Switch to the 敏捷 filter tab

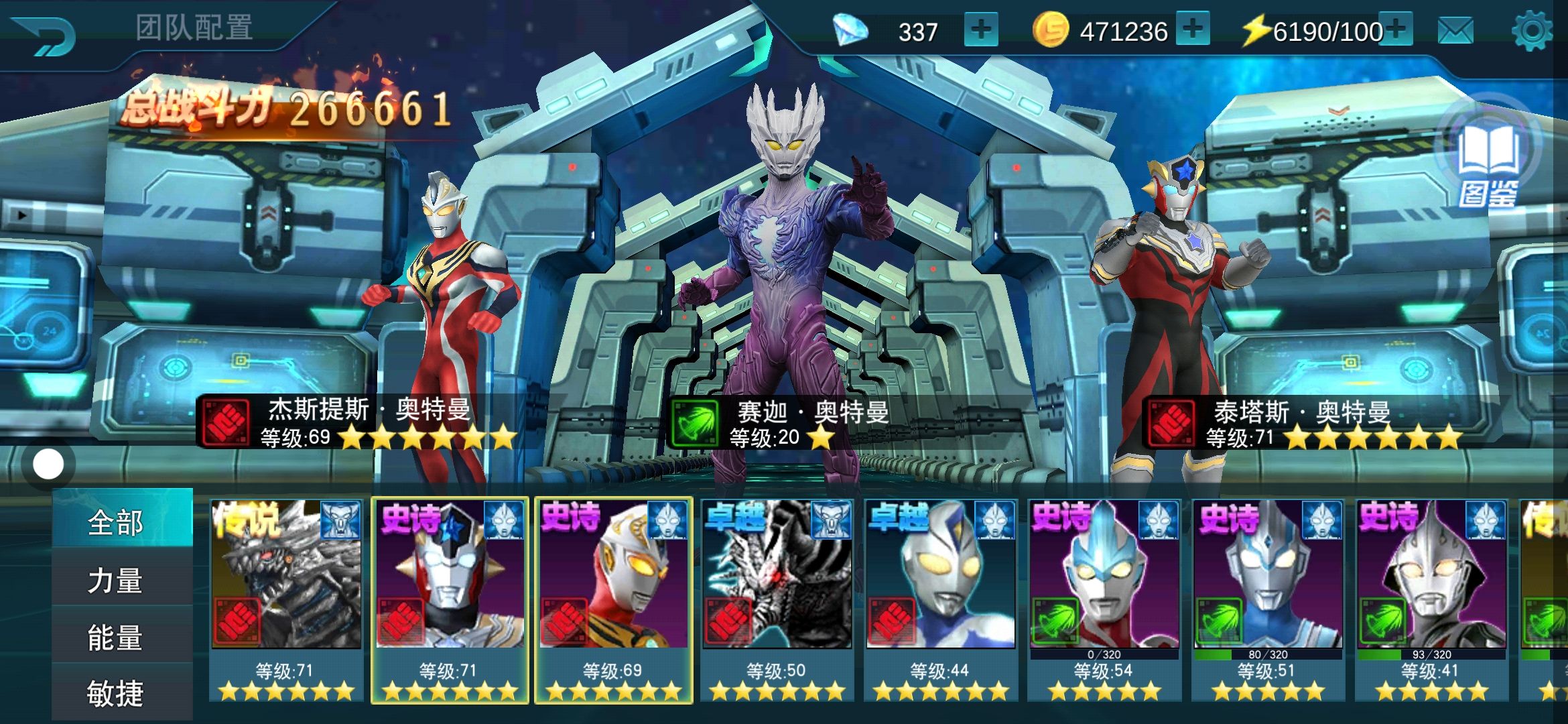(x=115, y=692)
